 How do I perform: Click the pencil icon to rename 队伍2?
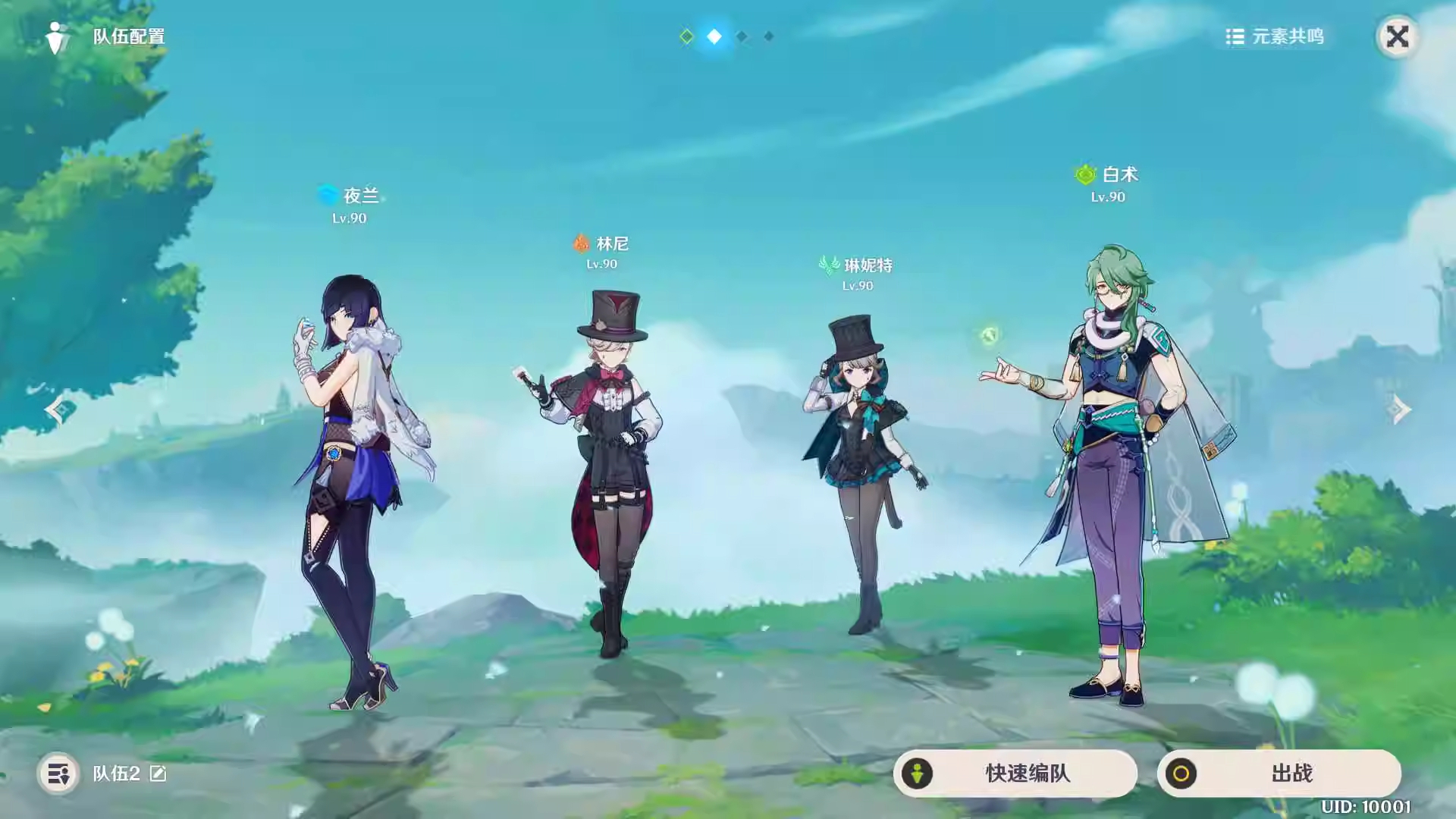coord(158,774)
